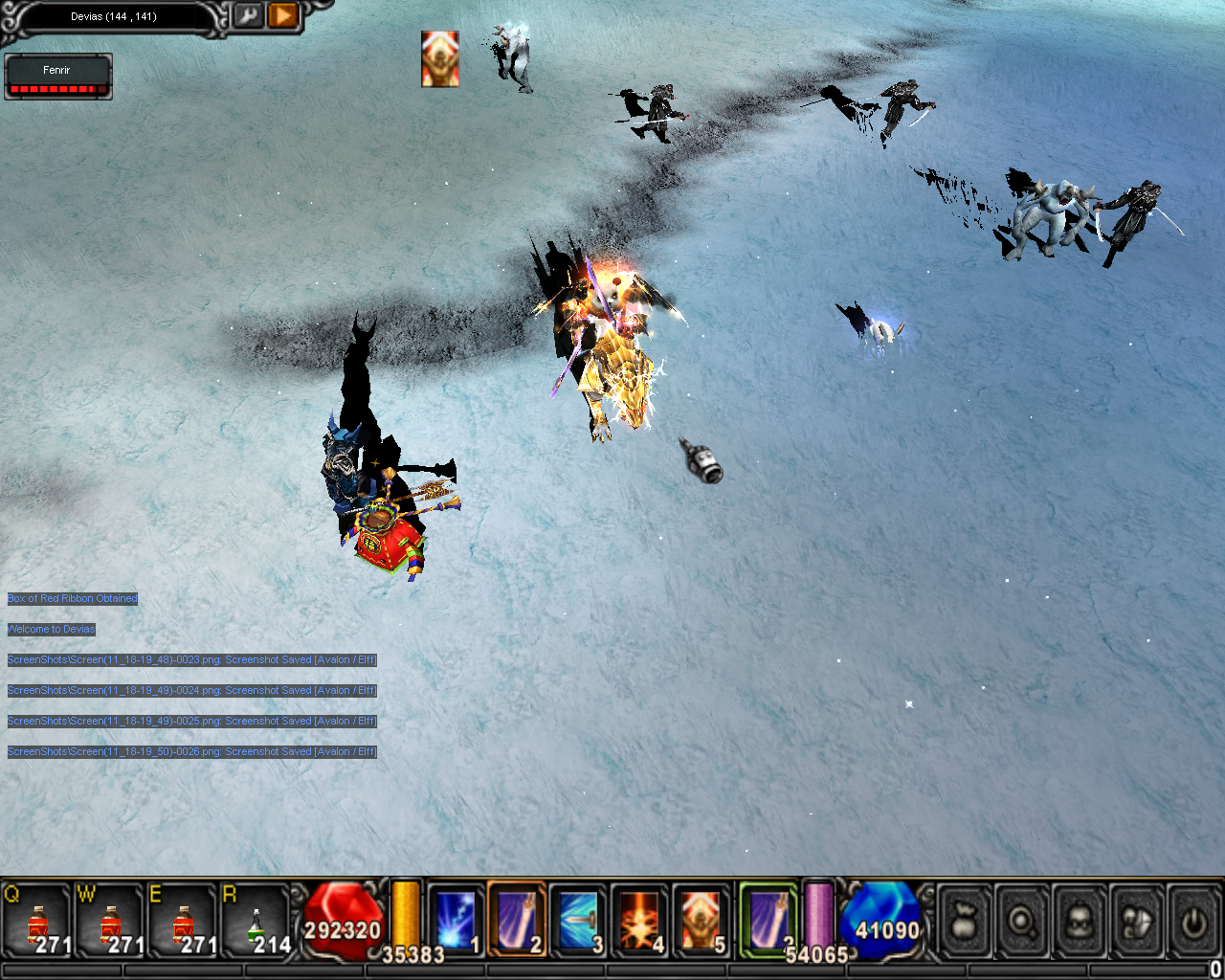This screenshot has height=980, width=1225.
Task: Use the red potion in slot Q
Action: 38,921
